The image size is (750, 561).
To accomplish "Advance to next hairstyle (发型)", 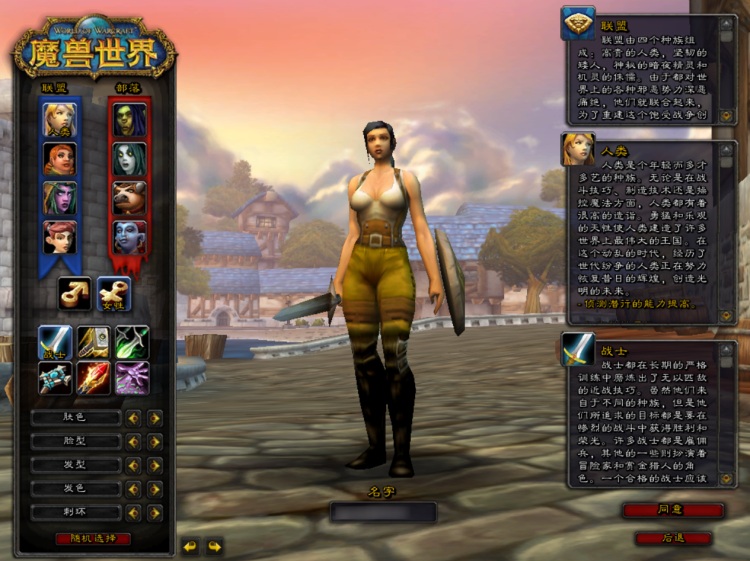I will 155,465.
